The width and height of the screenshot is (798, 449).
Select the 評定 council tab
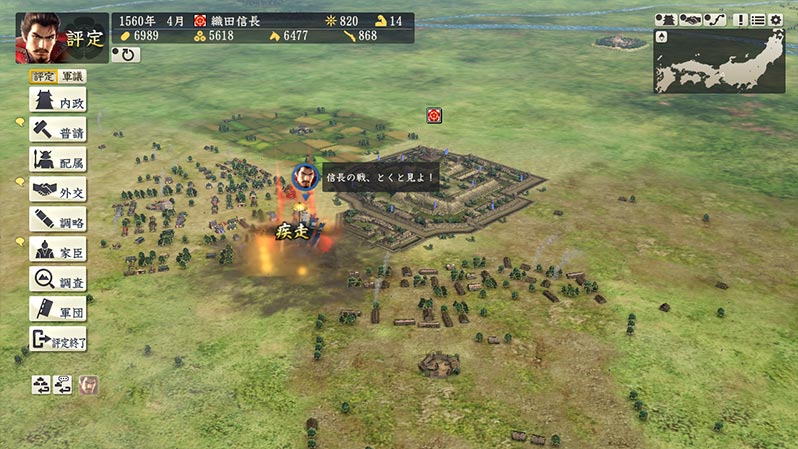point(44,76)
